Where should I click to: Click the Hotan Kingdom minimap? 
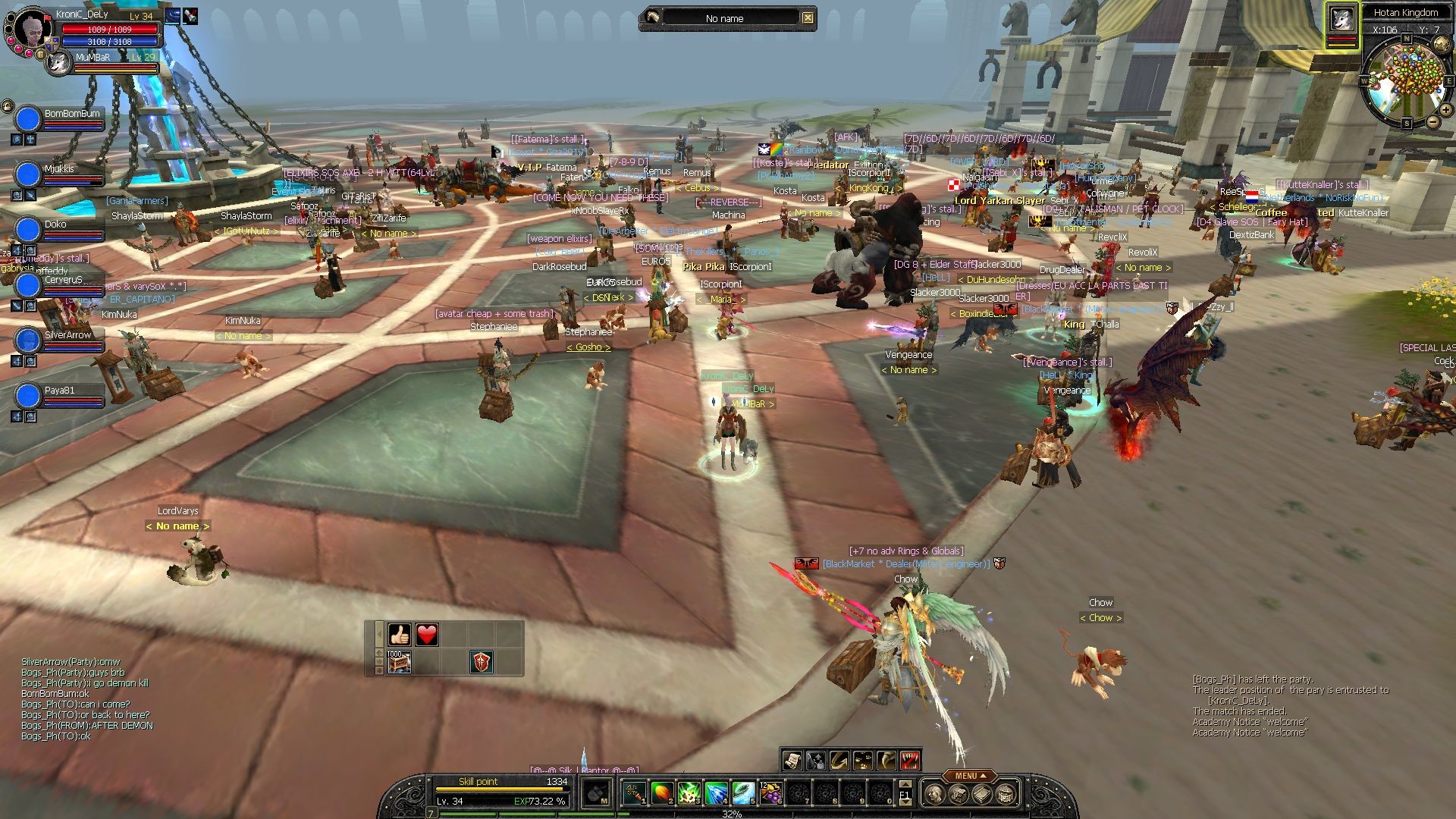pos(1407,84)
